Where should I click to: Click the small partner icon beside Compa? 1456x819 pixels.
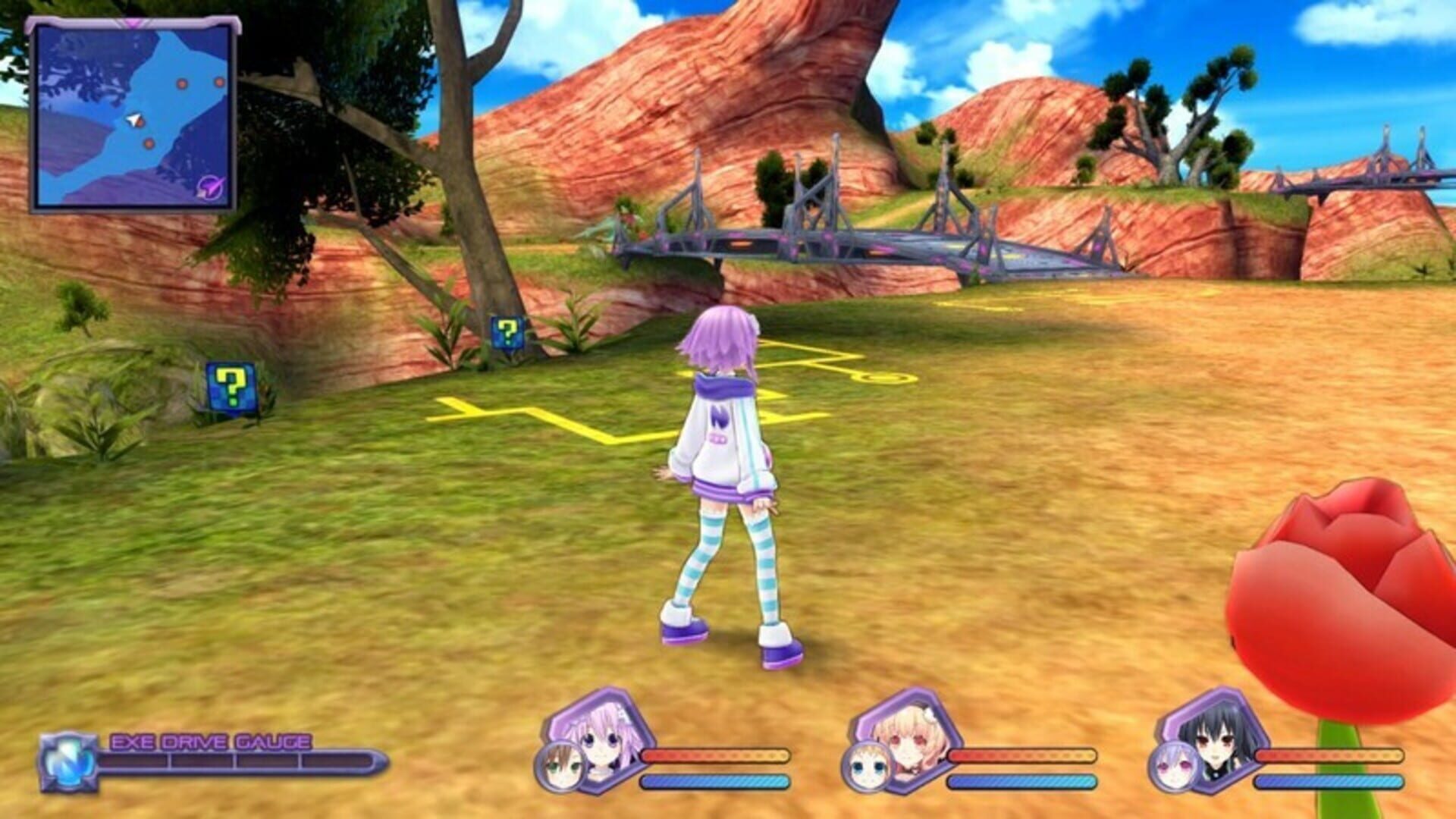pyautogui.click(x=868, y=767)
